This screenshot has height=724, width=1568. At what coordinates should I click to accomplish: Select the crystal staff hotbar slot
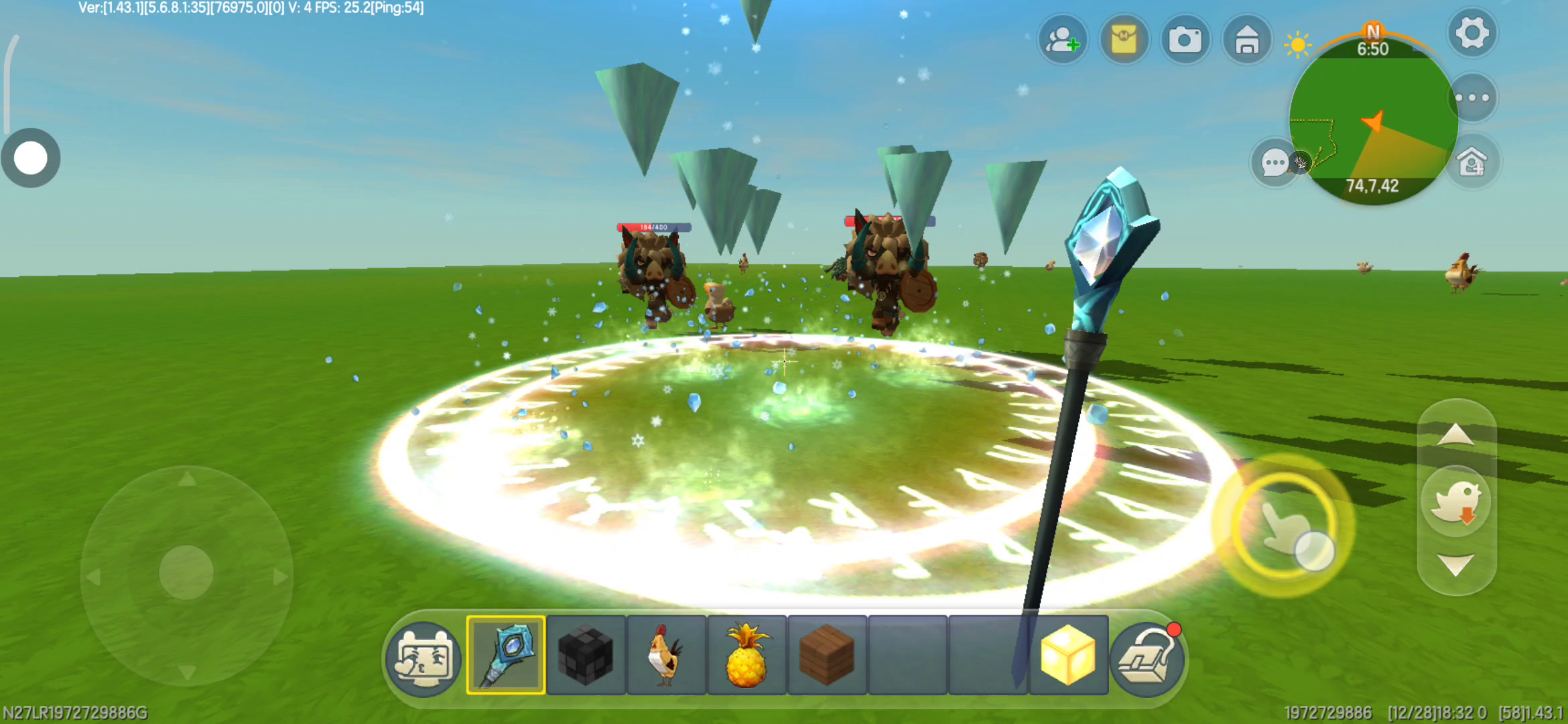tap(506, 655)
